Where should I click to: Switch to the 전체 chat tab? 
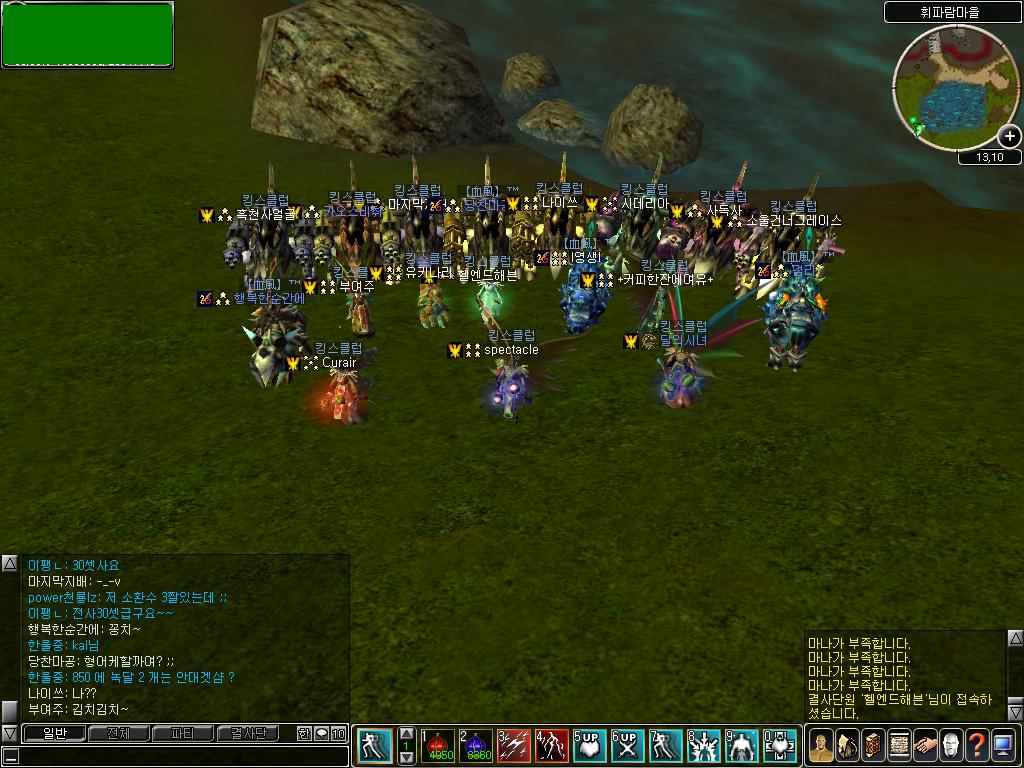[x=118, y=734]
